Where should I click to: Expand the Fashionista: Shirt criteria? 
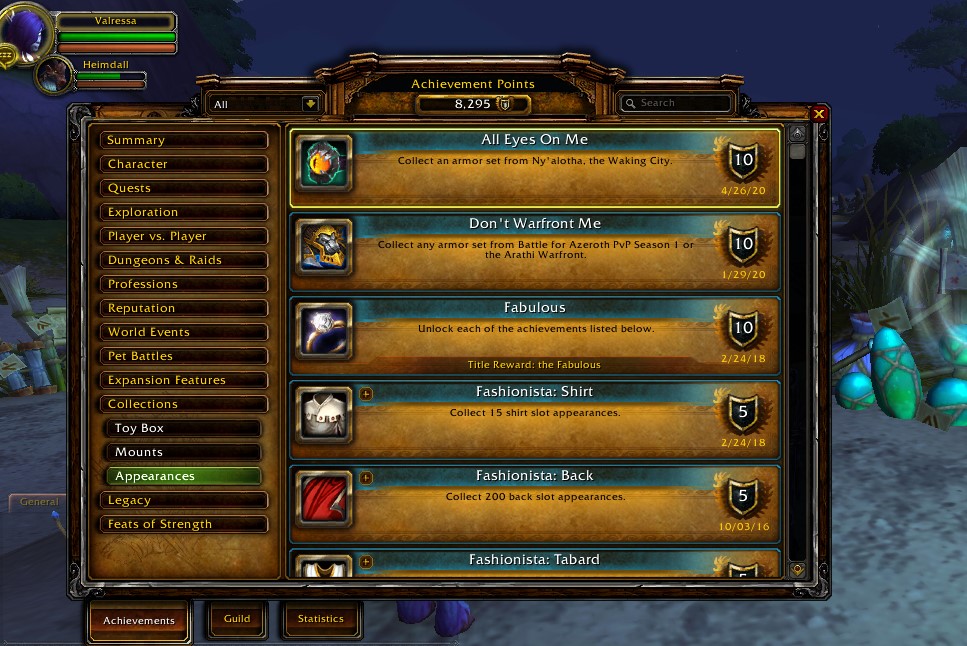pyautogui.click(x=366, y=394)
